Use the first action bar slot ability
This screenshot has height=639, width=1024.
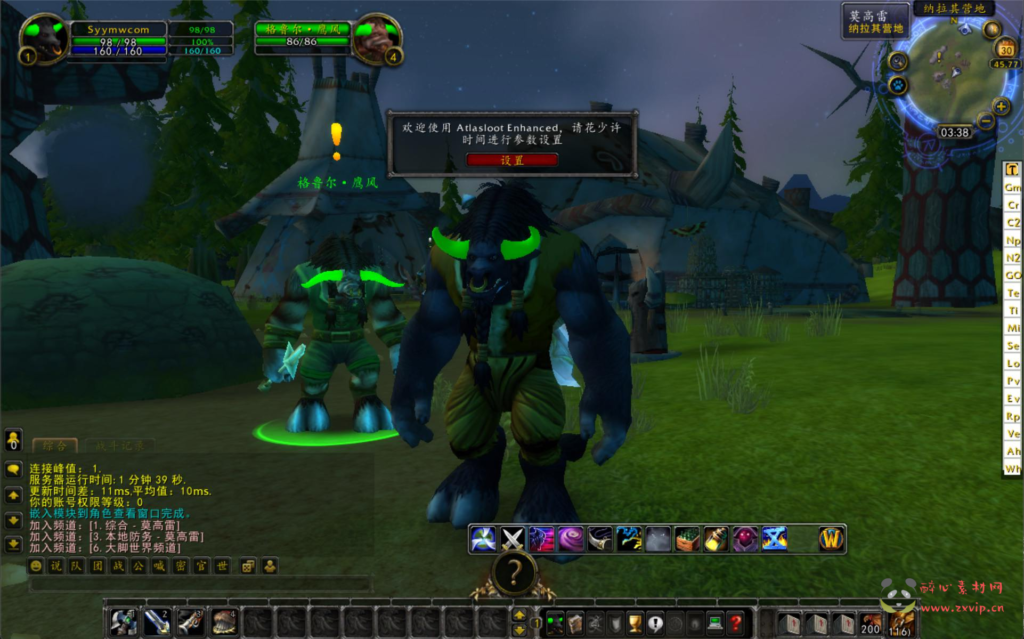pyautogui.click(x=124, y=621)
